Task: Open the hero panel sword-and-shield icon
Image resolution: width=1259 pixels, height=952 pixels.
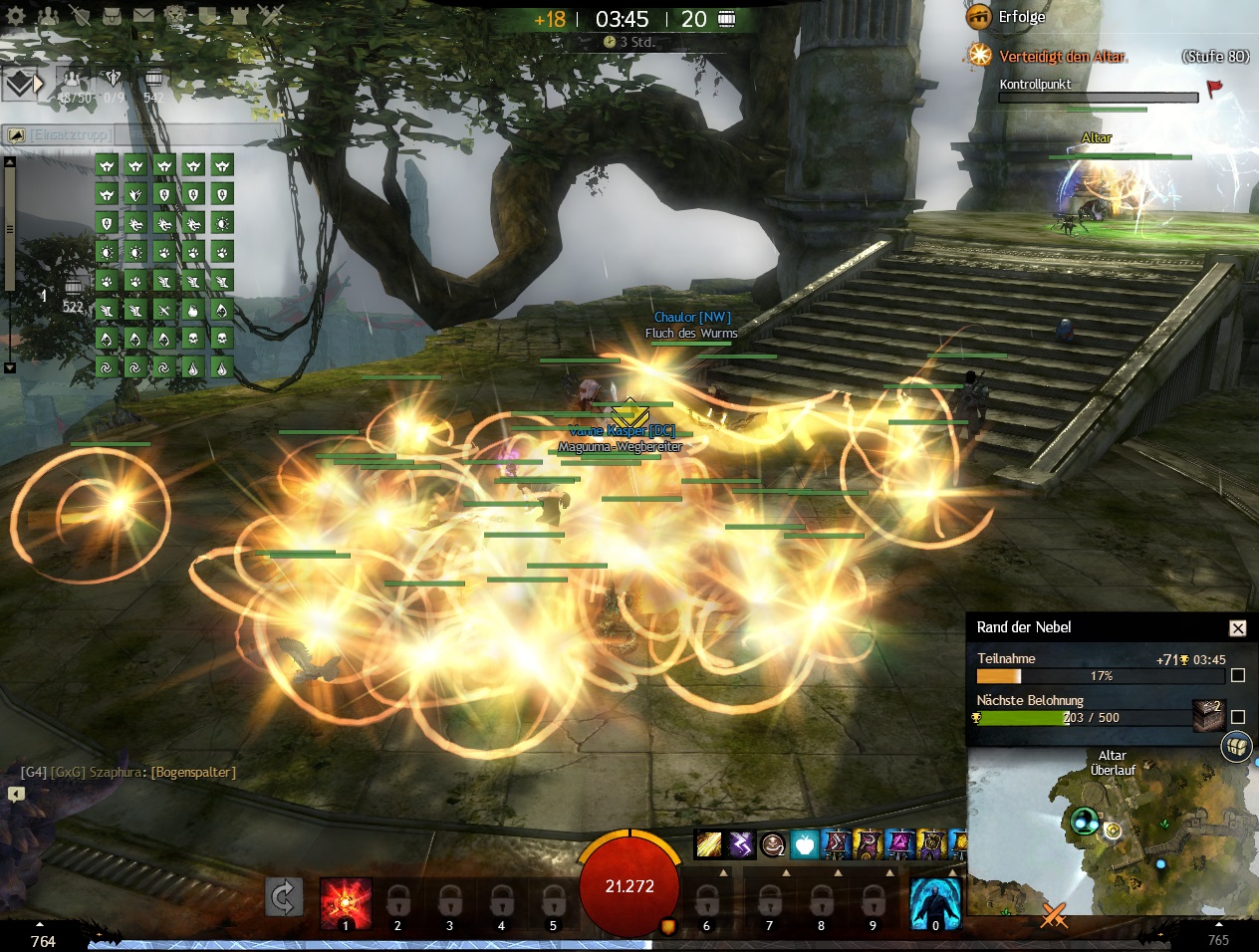Action: [x=81, y=16]
